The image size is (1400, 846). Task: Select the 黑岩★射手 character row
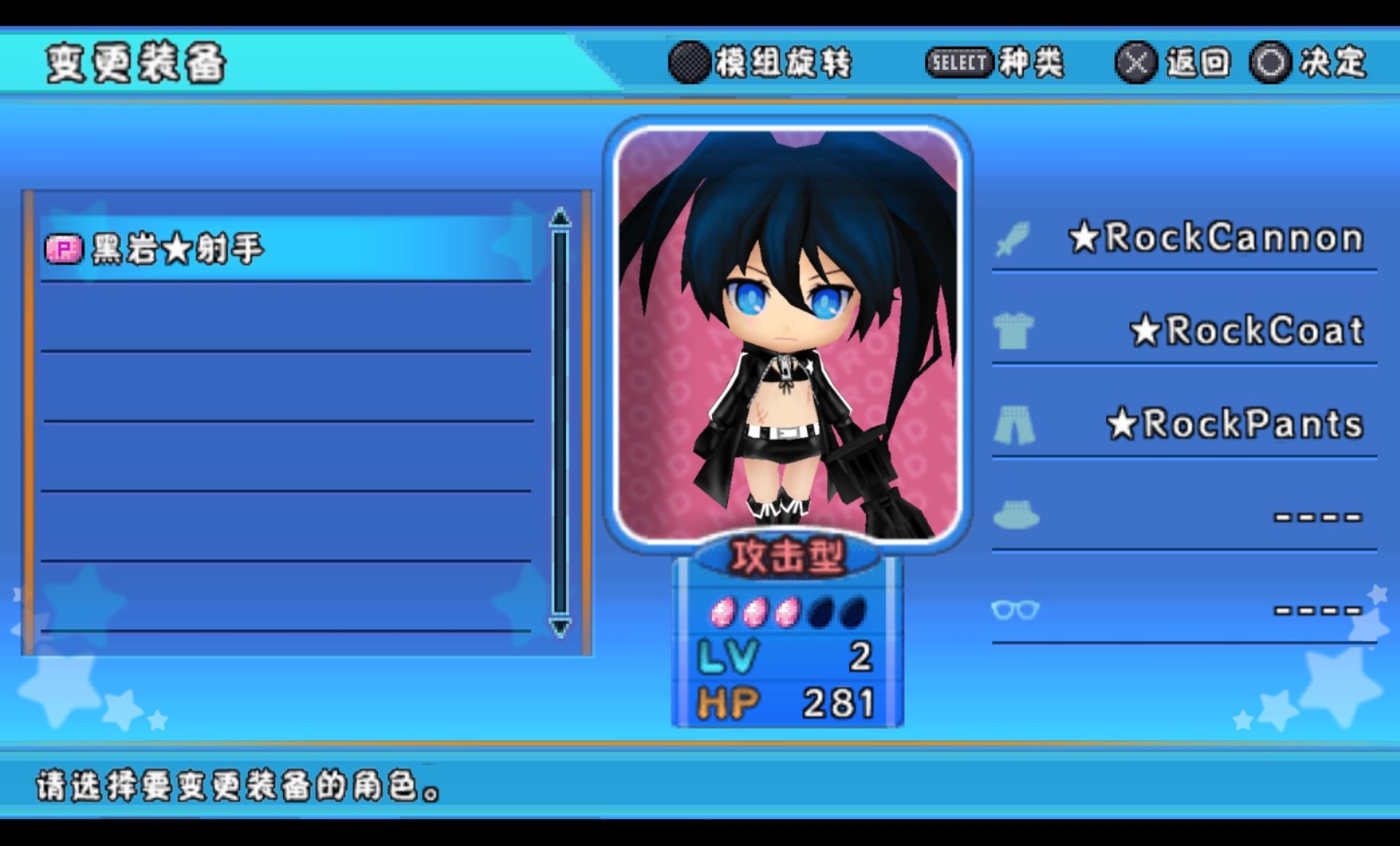coord(285,249)
